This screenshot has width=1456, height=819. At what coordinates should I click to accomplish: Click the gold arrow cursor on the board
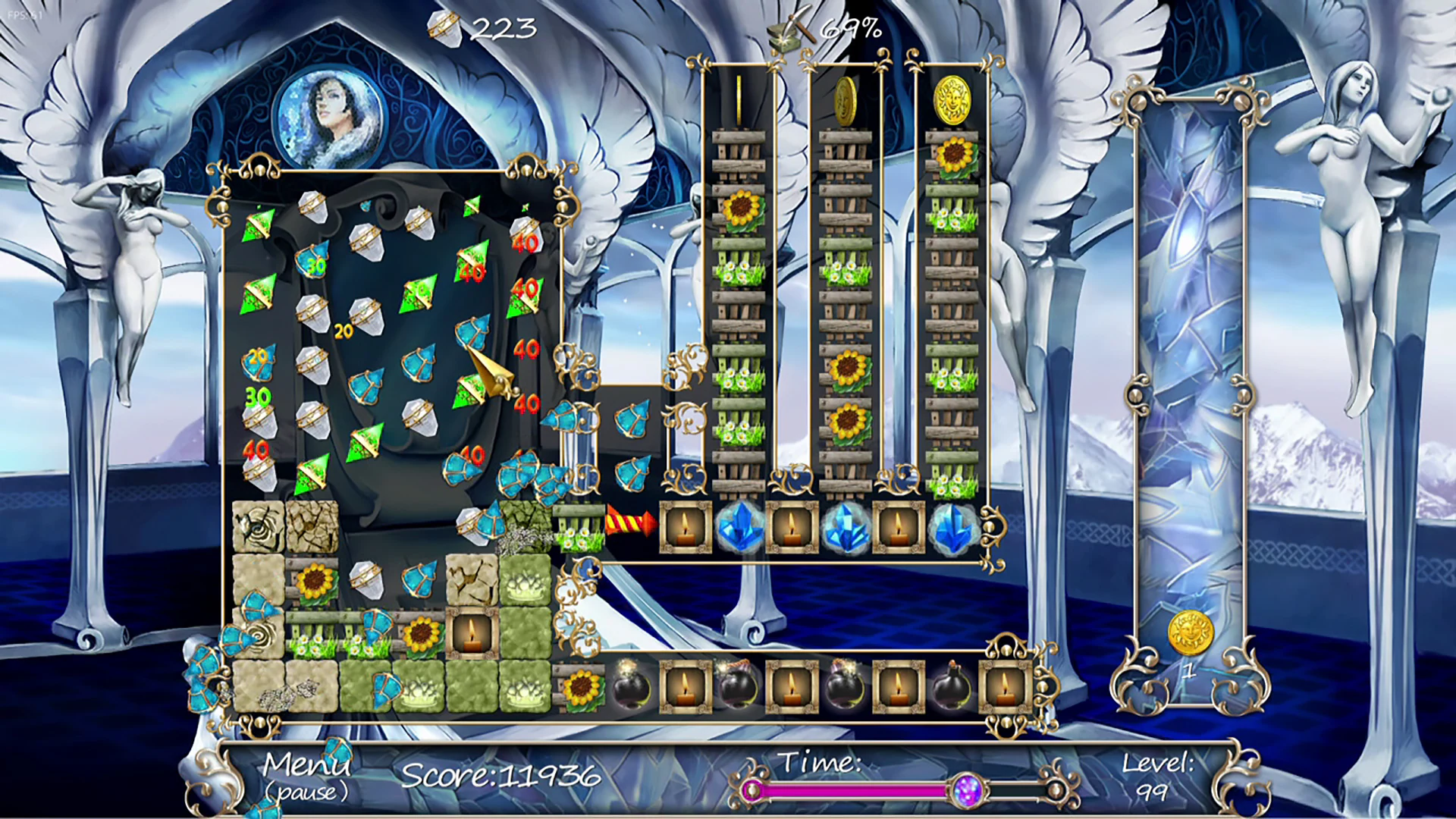point(489,372)
